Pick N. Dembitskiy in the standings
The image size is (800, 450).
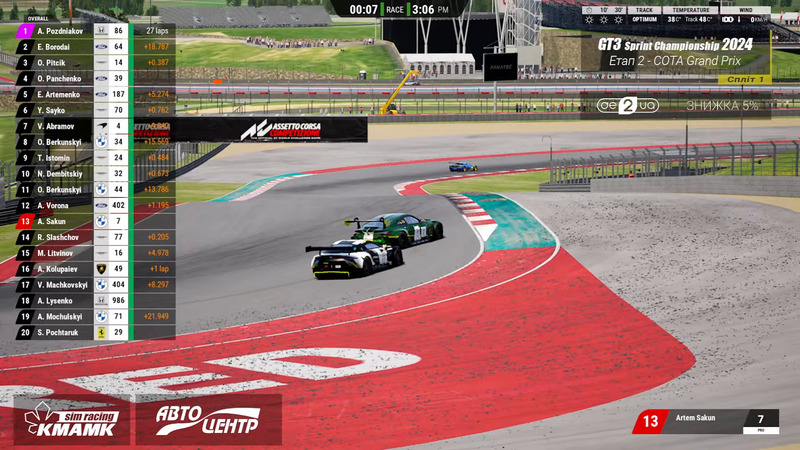(62, 174)
